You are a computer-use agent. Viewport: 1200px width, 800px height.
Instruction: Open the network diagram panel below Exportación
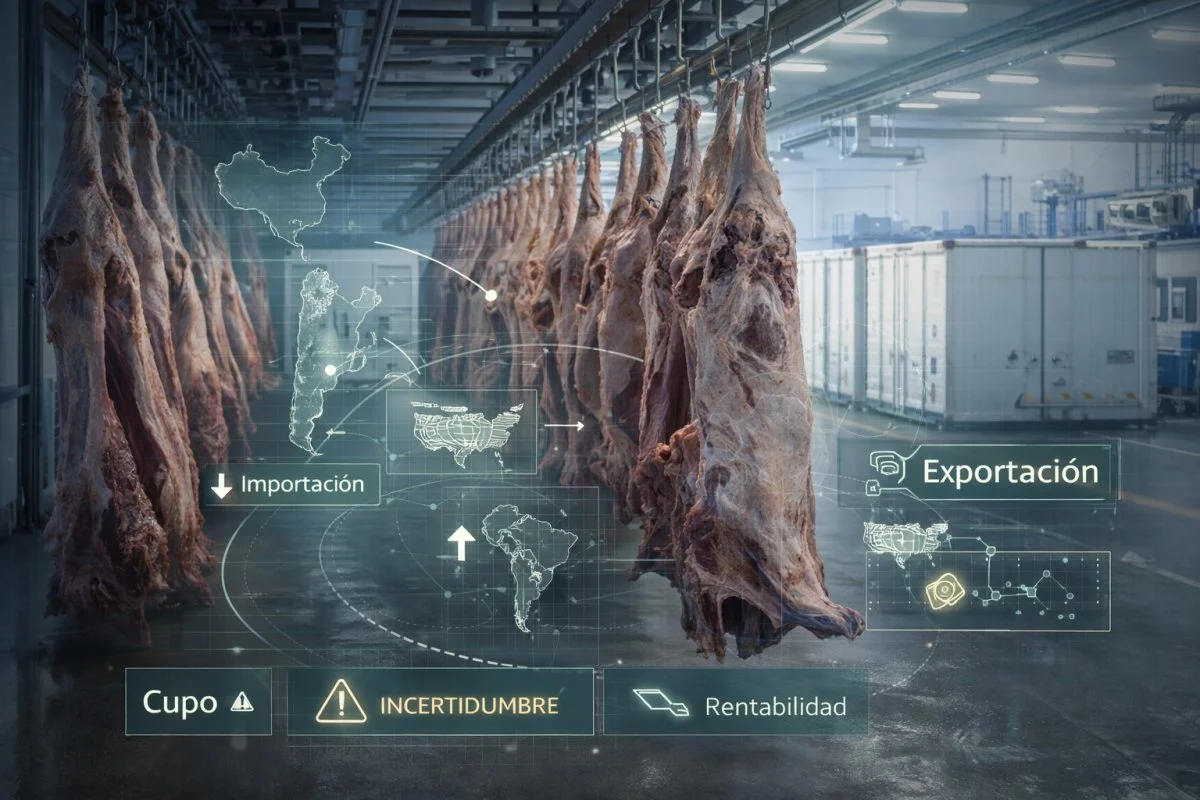(988, 590)
